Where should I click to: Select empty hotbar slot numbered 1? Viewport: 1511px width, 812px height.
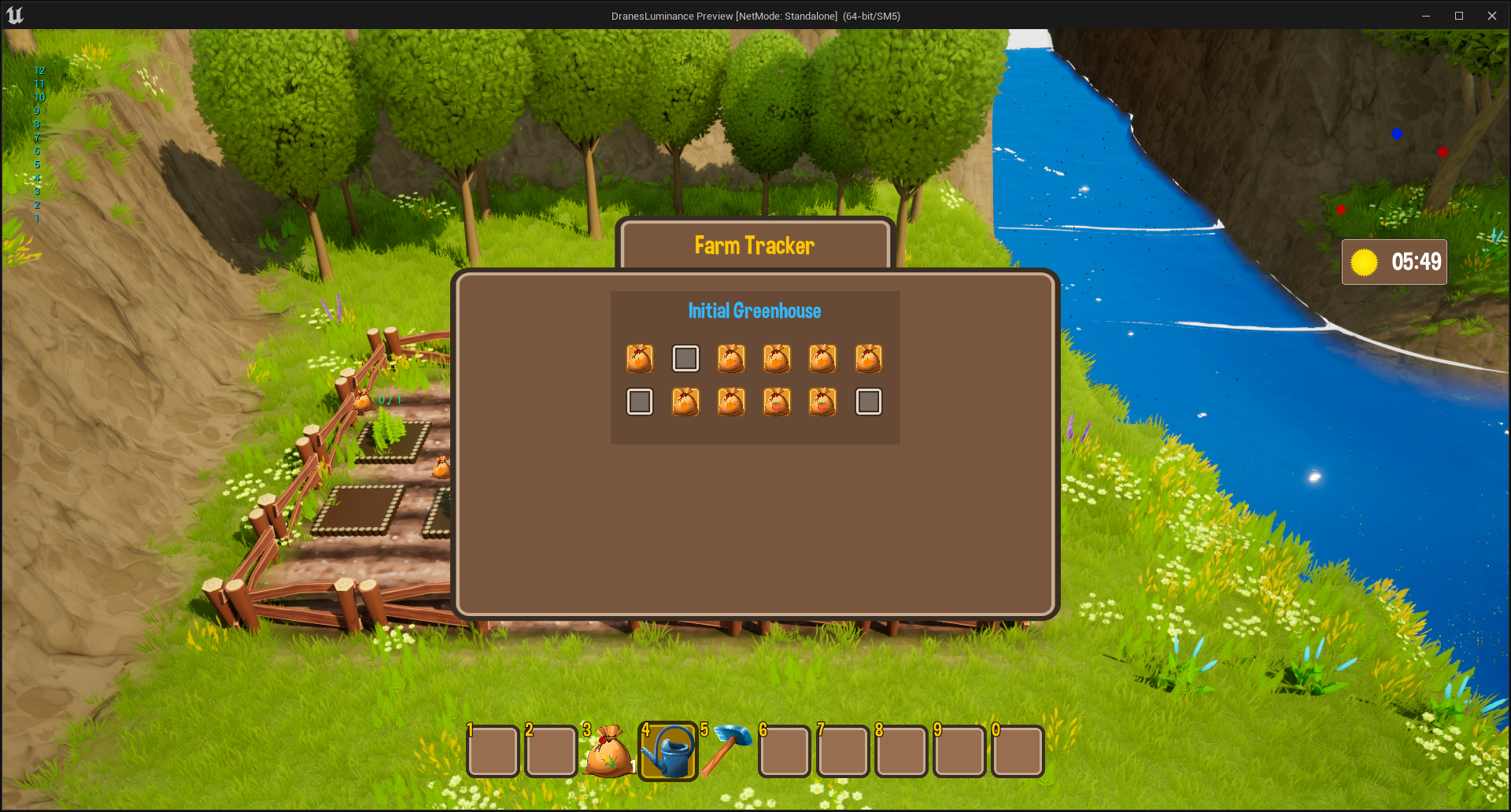[x=493, y=751]
